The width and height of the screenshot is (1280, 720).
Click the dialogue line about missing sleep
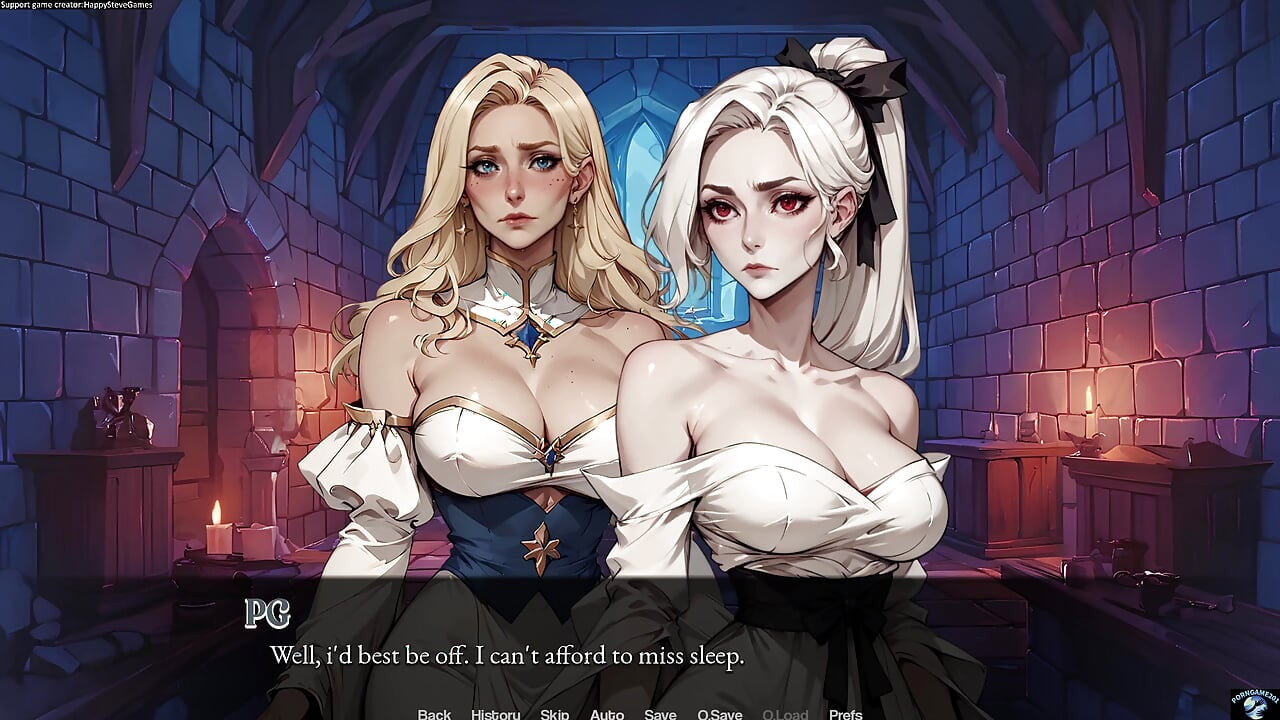pos(508,656)
